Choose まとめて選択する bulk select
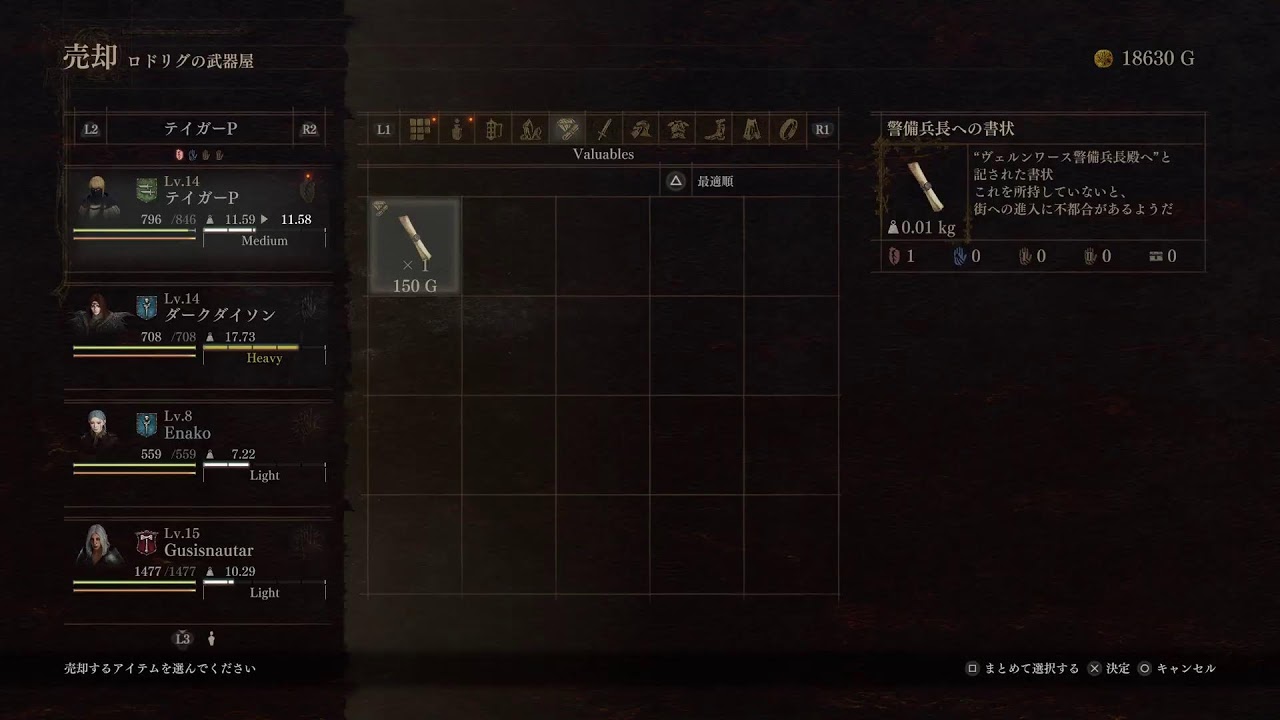 click(x=1022, y=668)
